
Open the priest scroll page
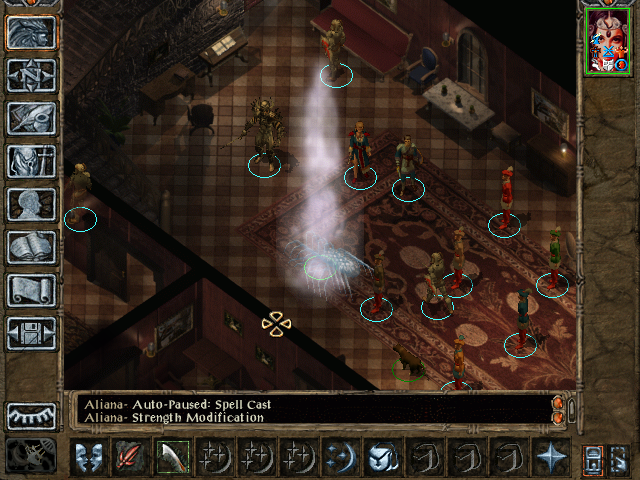click(x=31, y=290)
